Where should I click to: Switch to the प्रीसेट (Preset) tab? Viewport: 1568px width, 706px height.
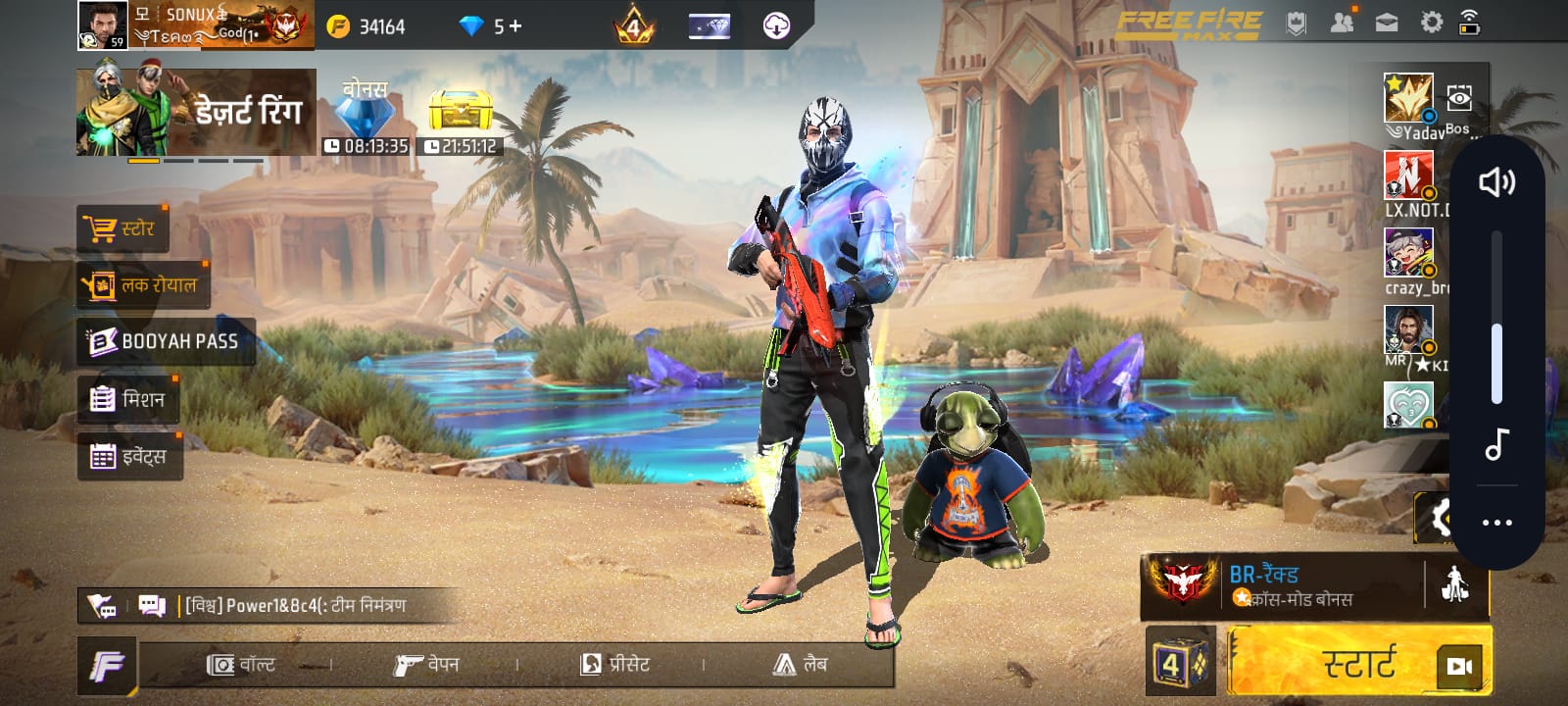(x=617, y=664)
